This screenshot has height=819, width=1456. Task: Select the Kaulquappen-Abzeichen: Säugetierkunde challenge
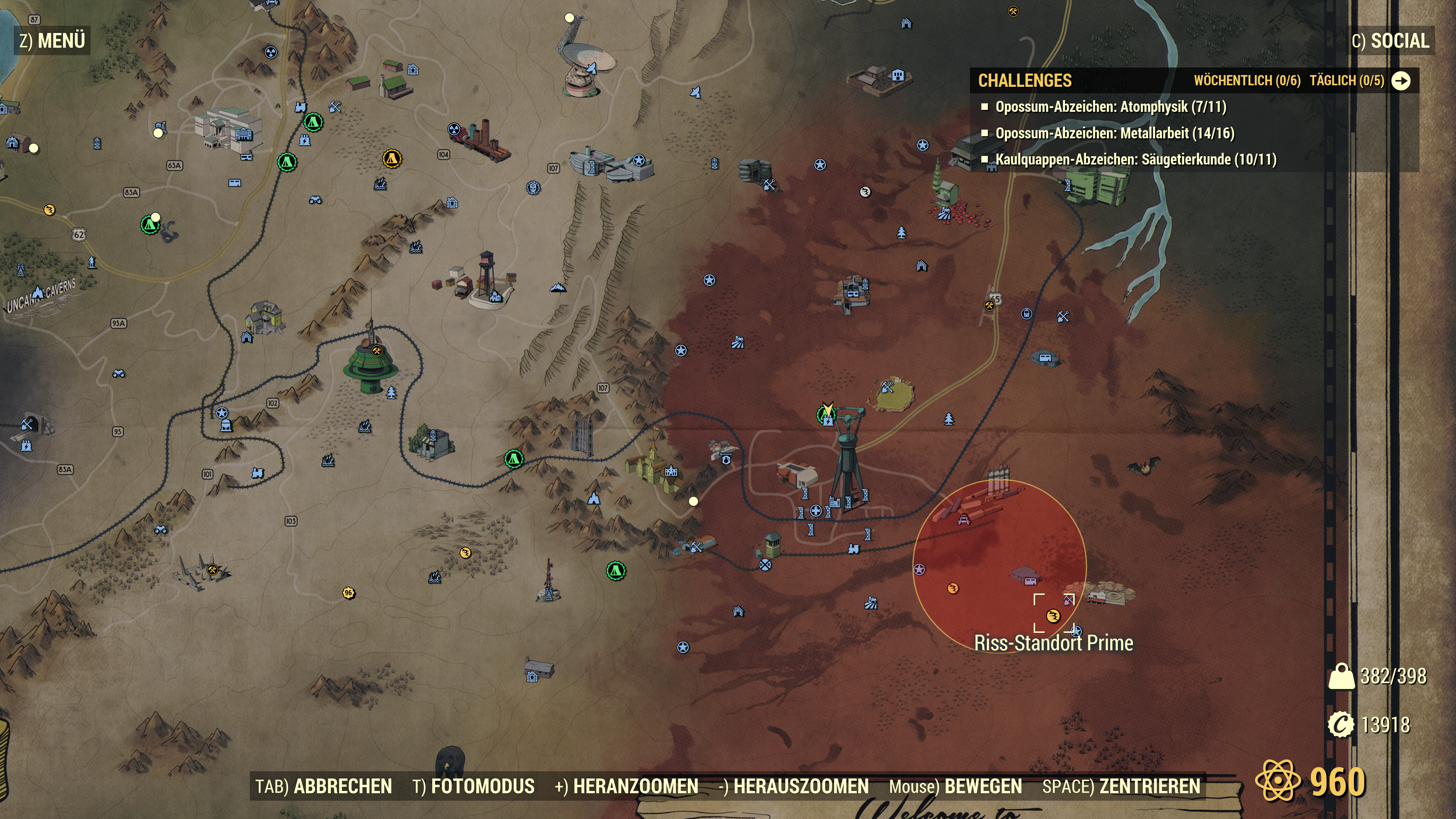[1136, 159]
